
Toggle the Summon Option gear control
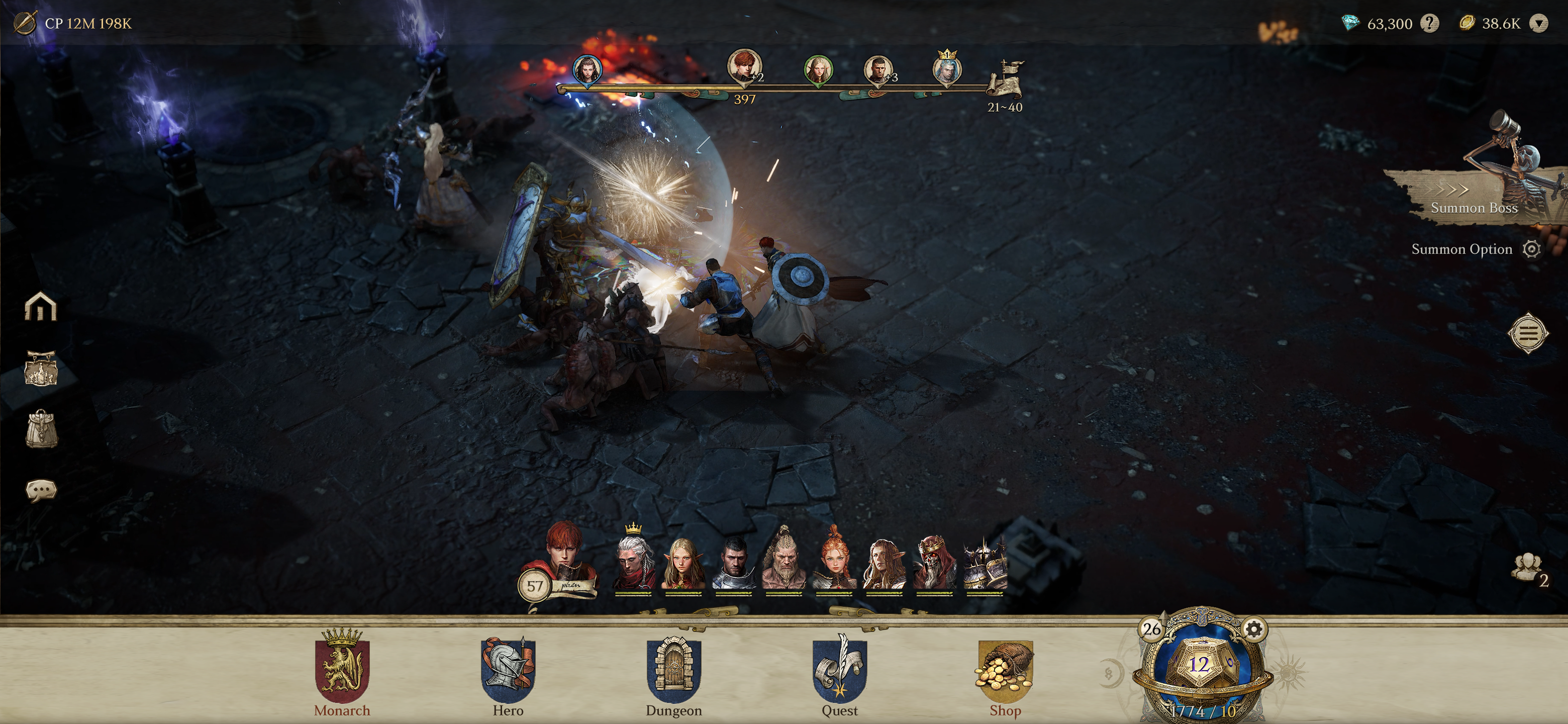click(1530, 249)
